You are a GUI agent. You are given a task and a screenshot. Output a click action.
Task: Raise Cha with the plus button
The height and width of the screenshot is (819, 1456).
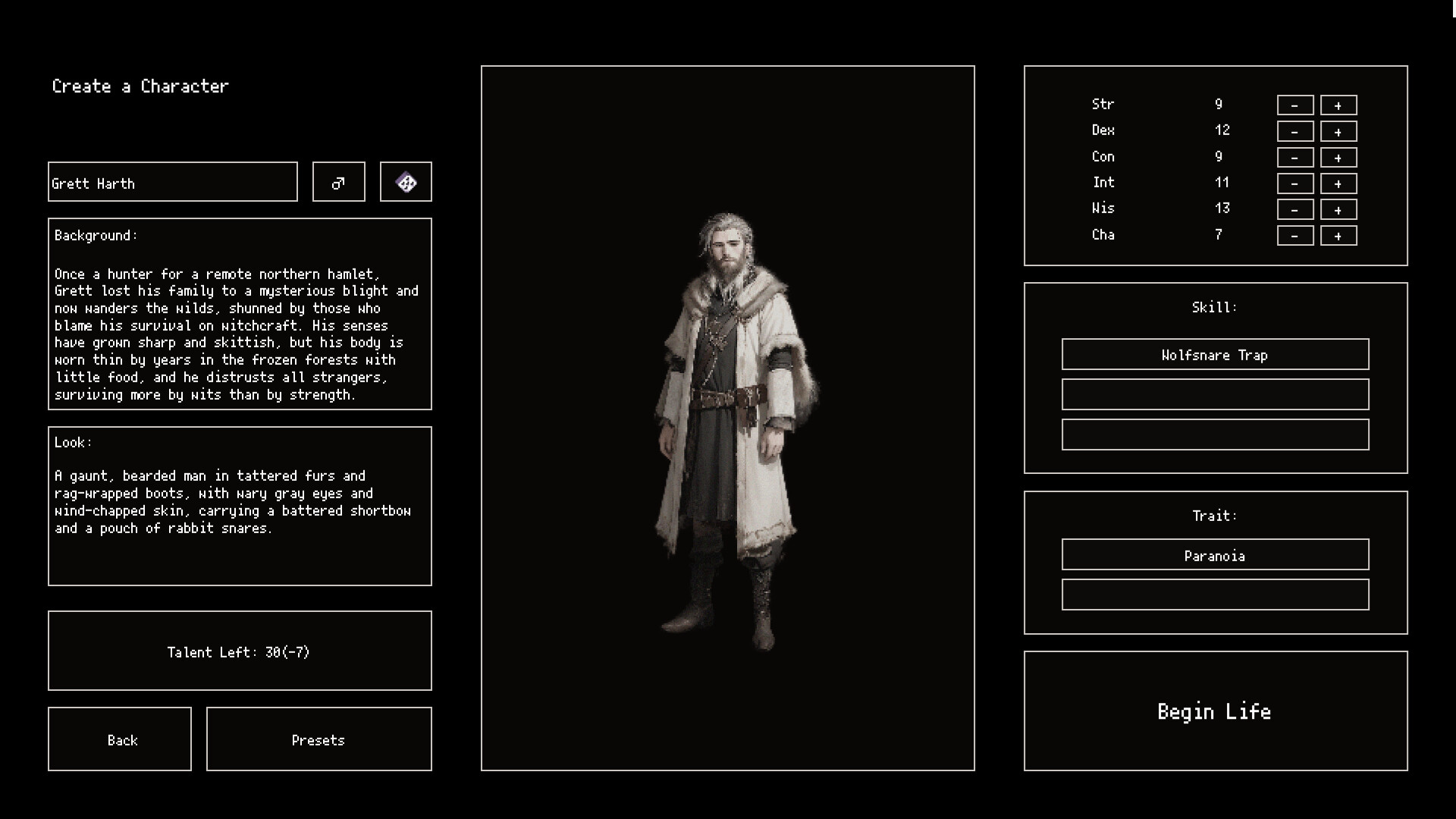click(1338, 236)
